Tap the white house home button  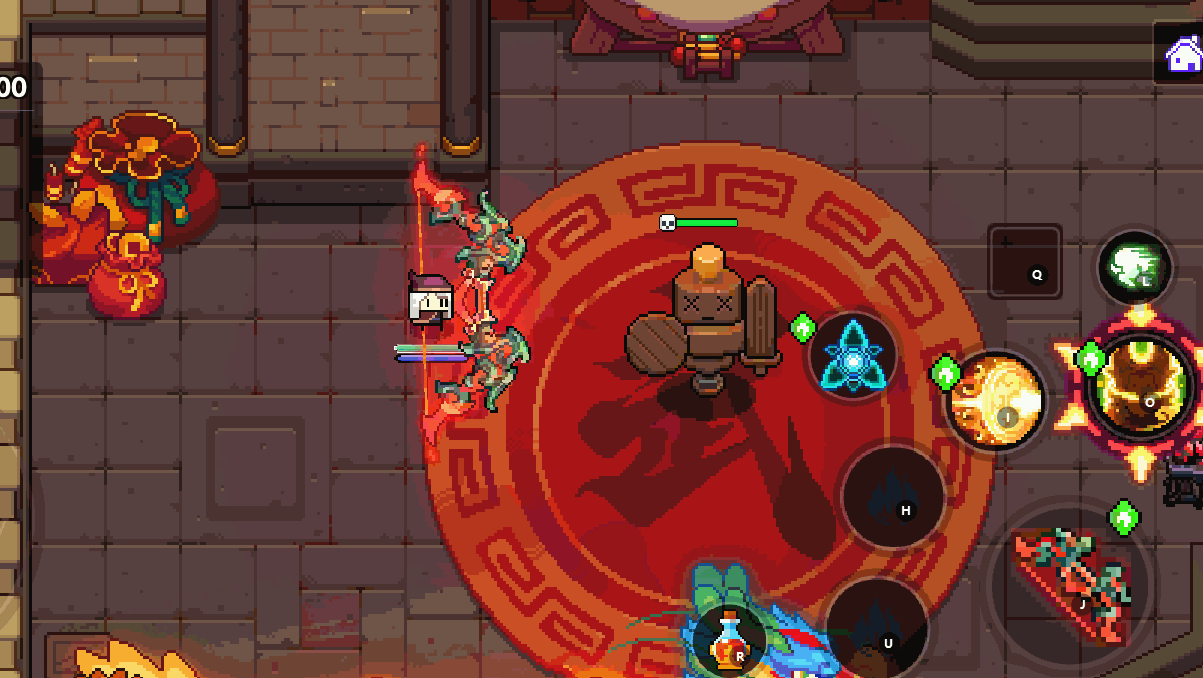coord(1183,53)
